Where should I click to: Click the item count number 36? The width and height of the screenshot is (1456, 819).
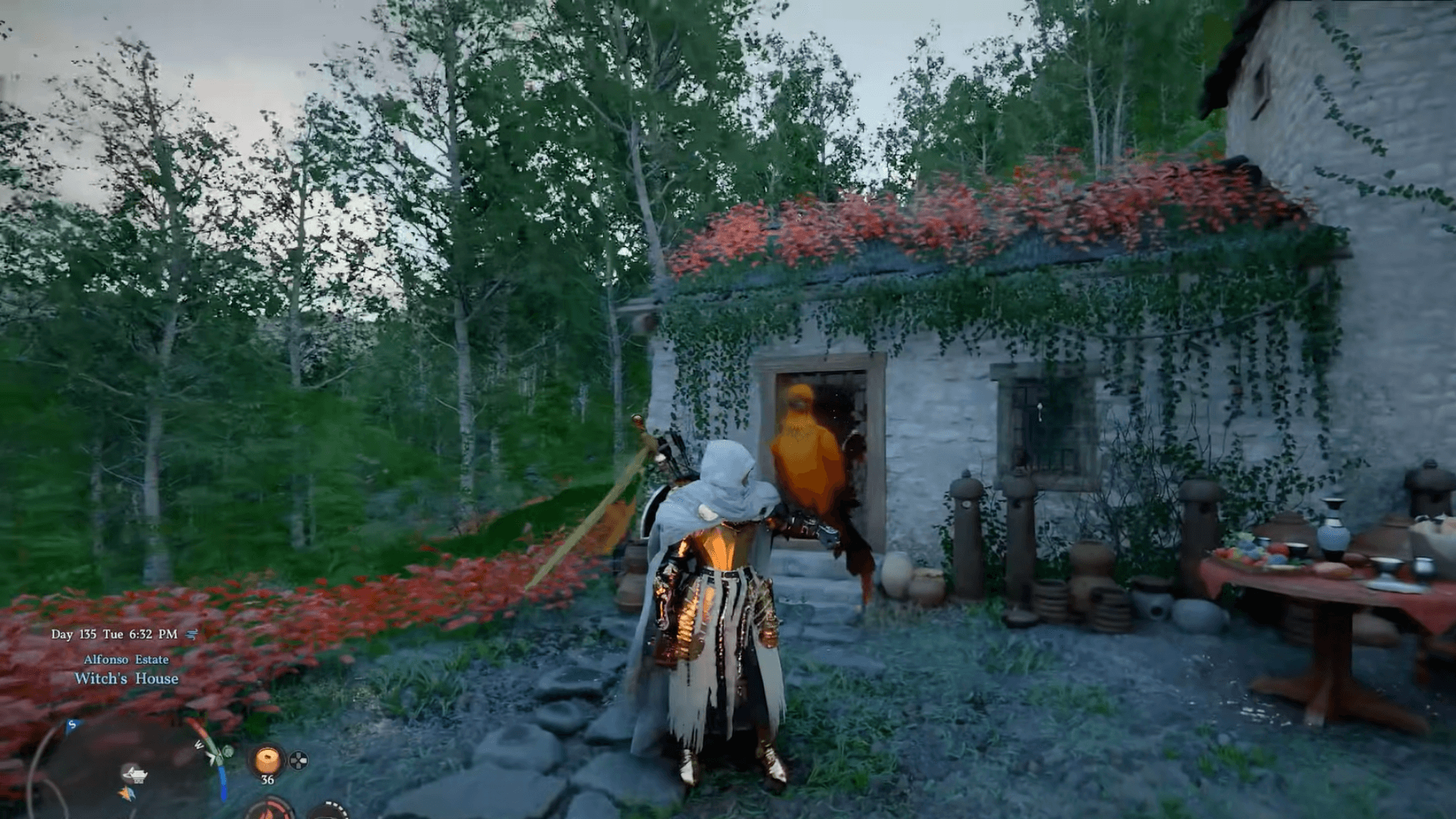[x=267, y=780]
